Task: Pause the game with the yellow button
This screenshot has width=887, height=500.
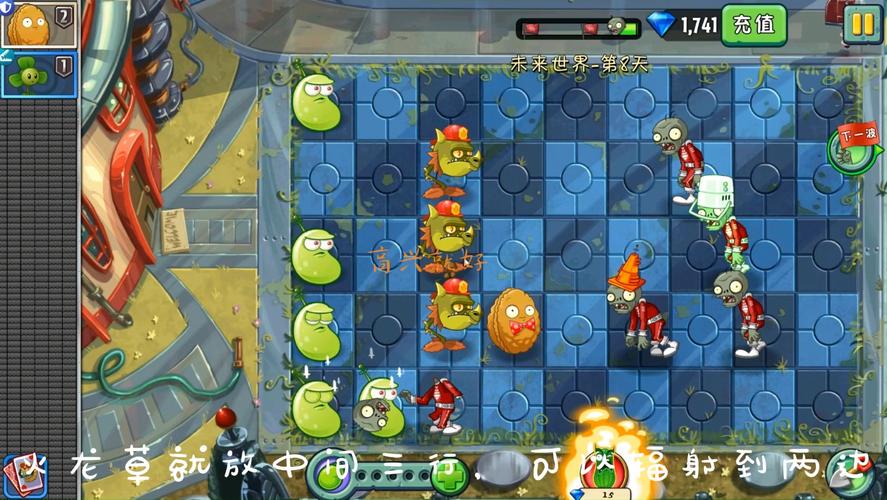Action: tap(862, 24)
